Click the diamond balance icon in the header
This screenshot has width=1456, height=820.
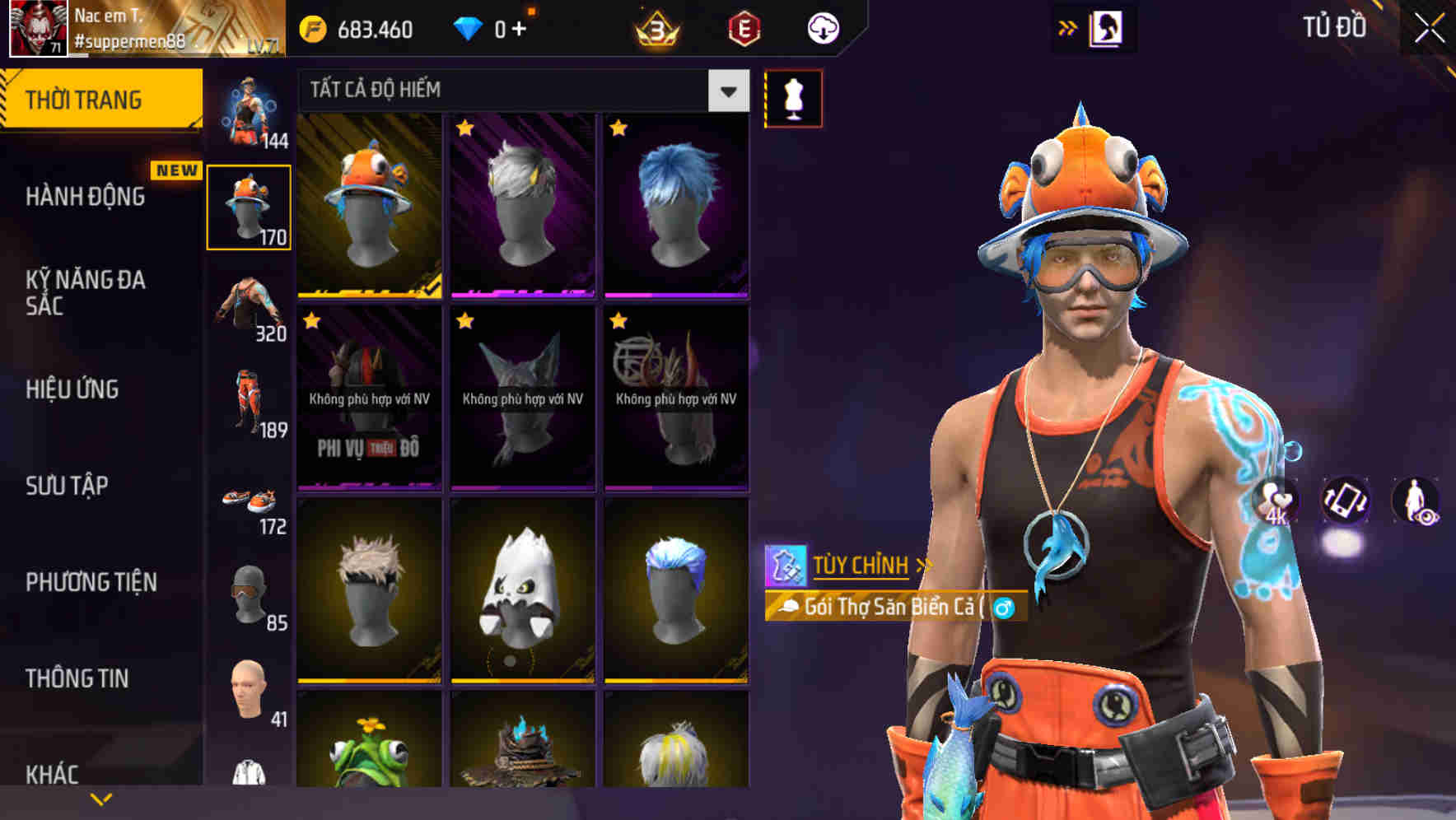pyautogui.click(x=469, y=26)
